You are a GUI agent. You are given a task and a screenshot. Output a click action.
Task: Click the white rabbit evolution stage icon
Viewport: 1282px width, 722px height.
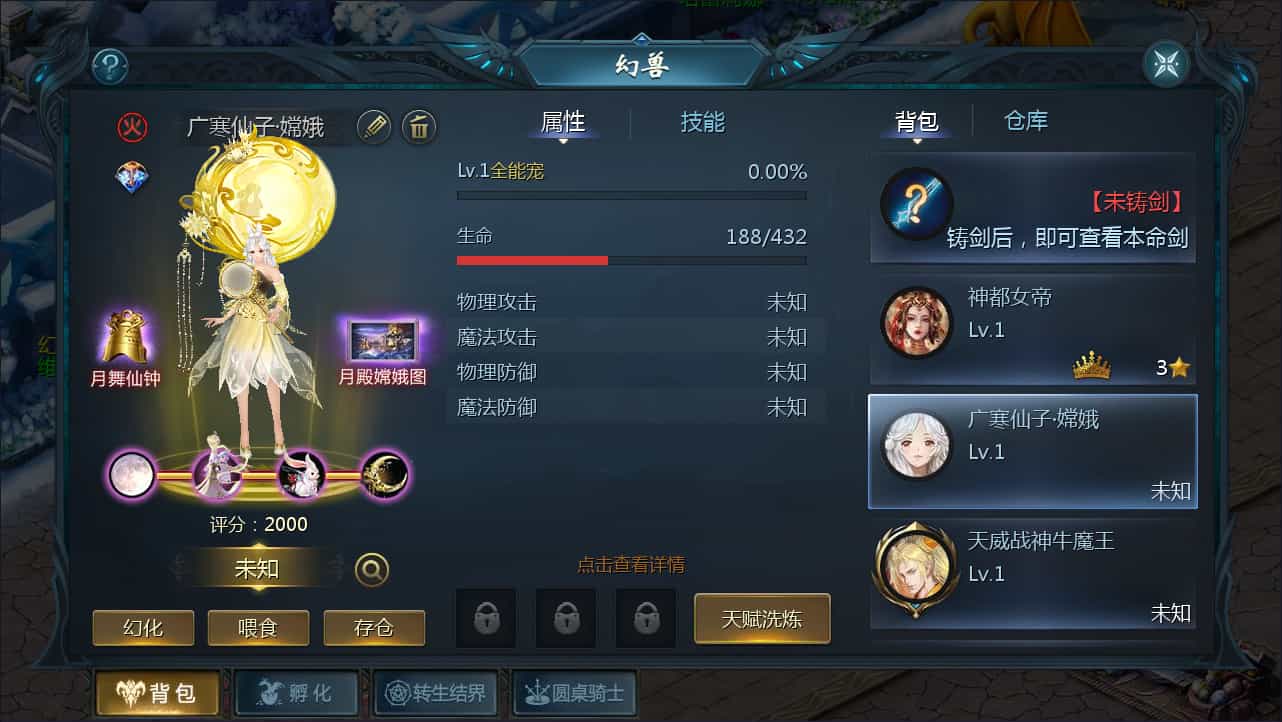click(302, 475)
